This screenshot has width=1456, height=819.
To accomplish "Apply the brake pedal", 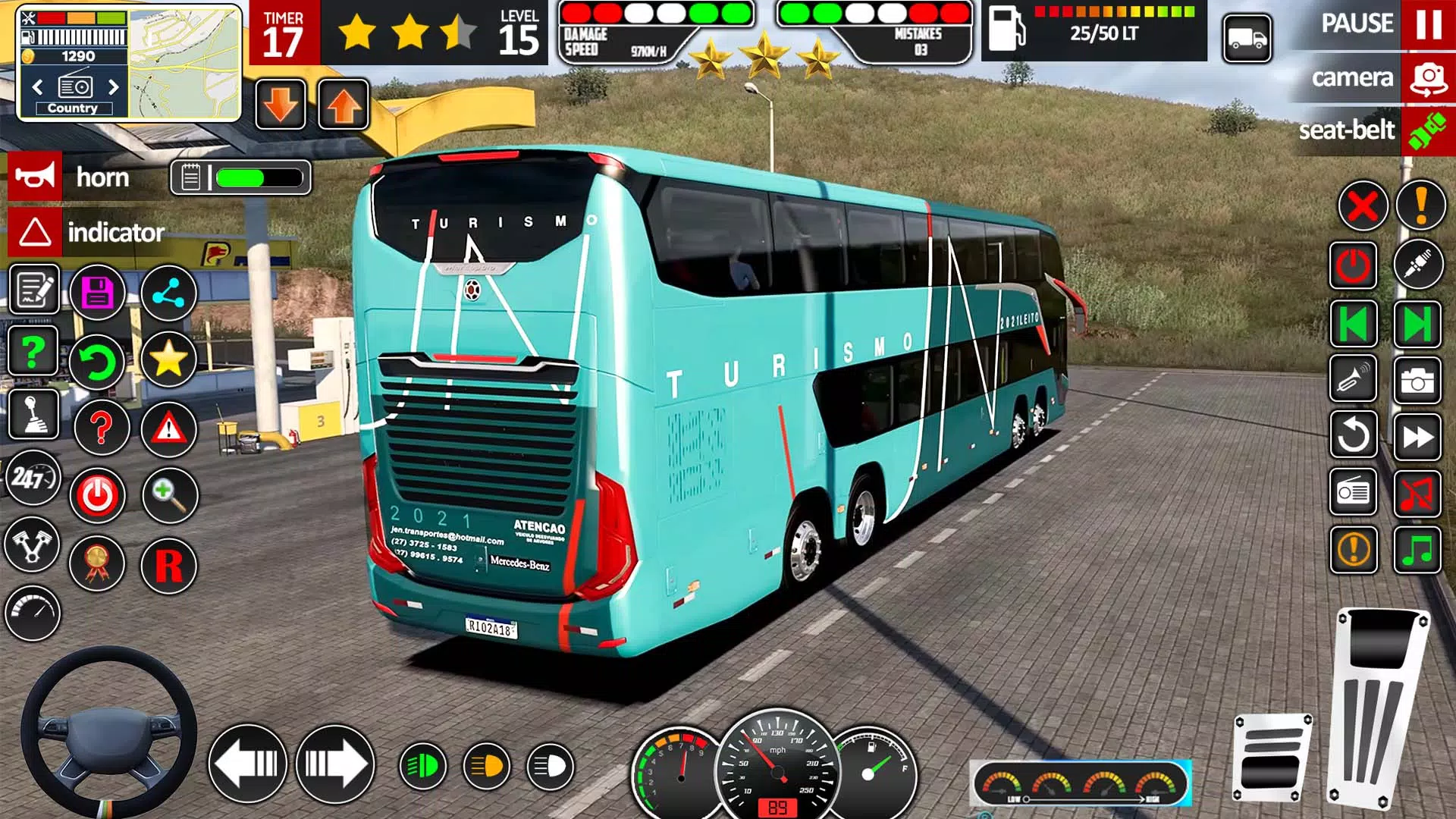I will coord(1272,758).
